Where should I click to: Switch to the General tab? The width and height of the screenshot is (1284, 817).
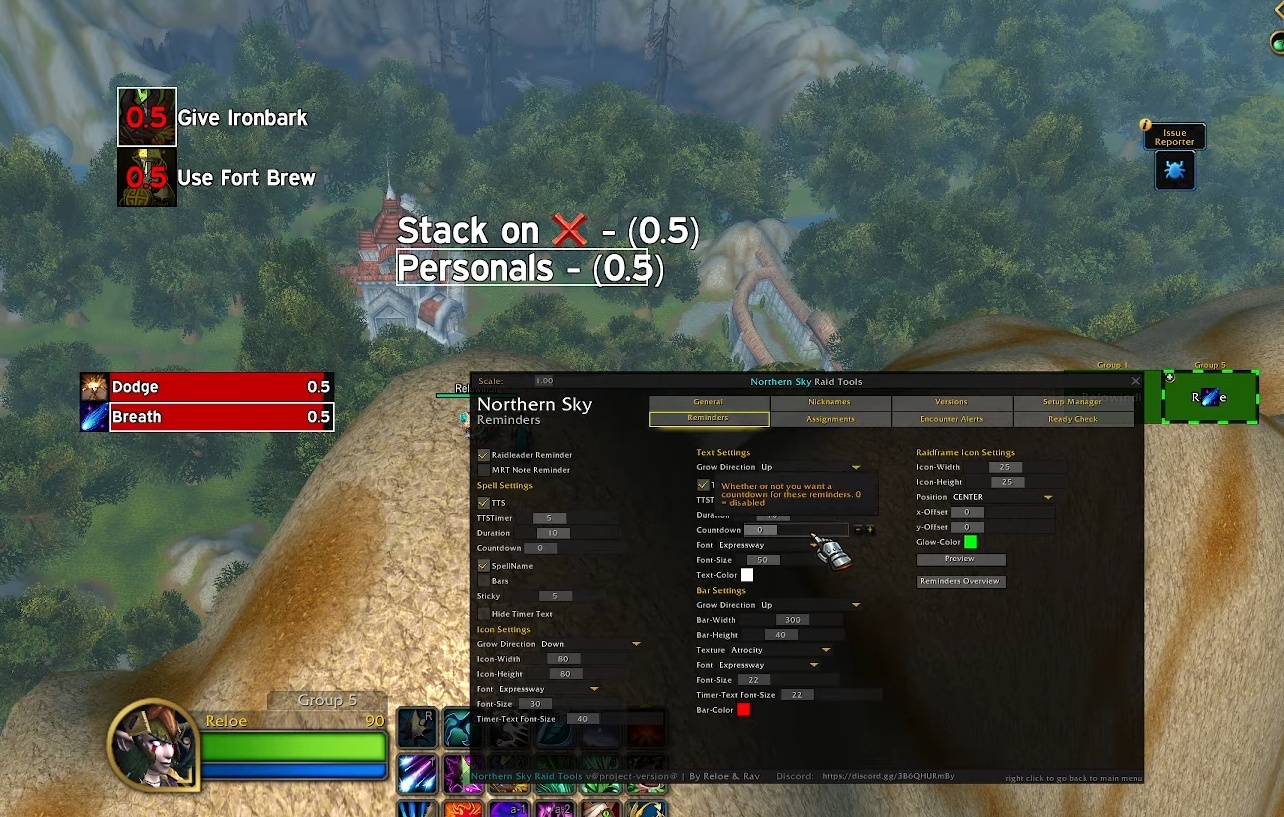click(708, 402)
